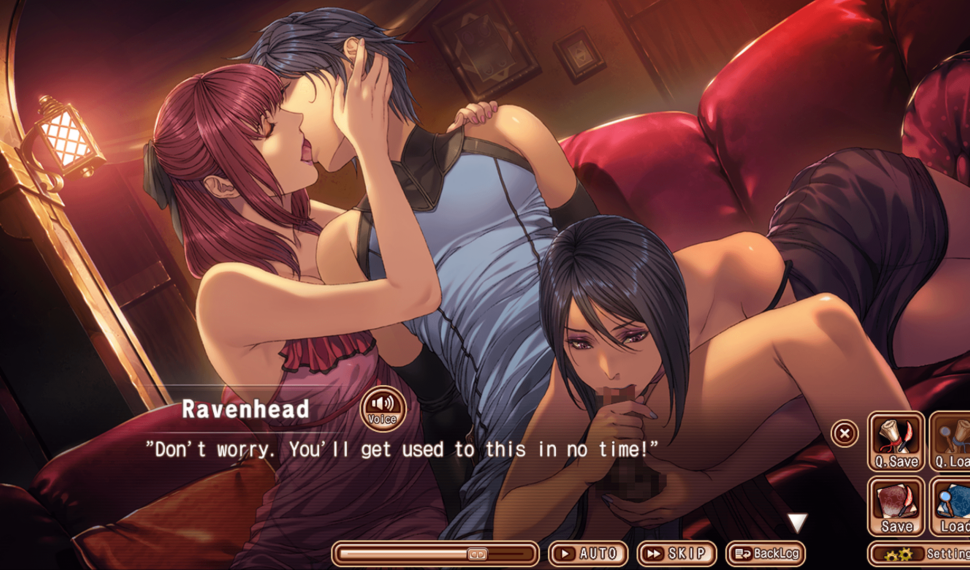The image size is (970, 570).
Task: Open the Load menu
Action: click(x=951, y=505)
